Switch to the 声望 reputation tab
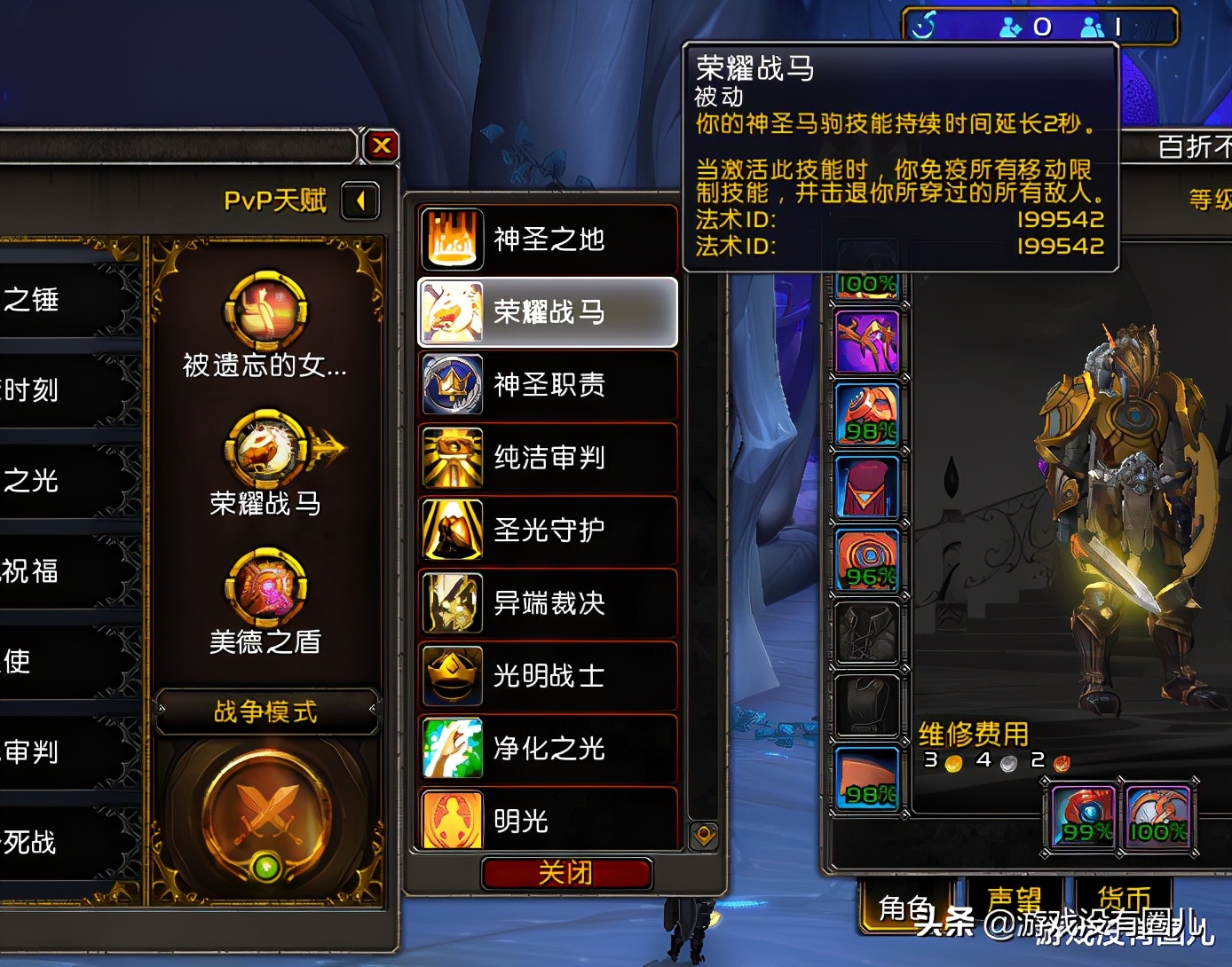 [1015, 898]
